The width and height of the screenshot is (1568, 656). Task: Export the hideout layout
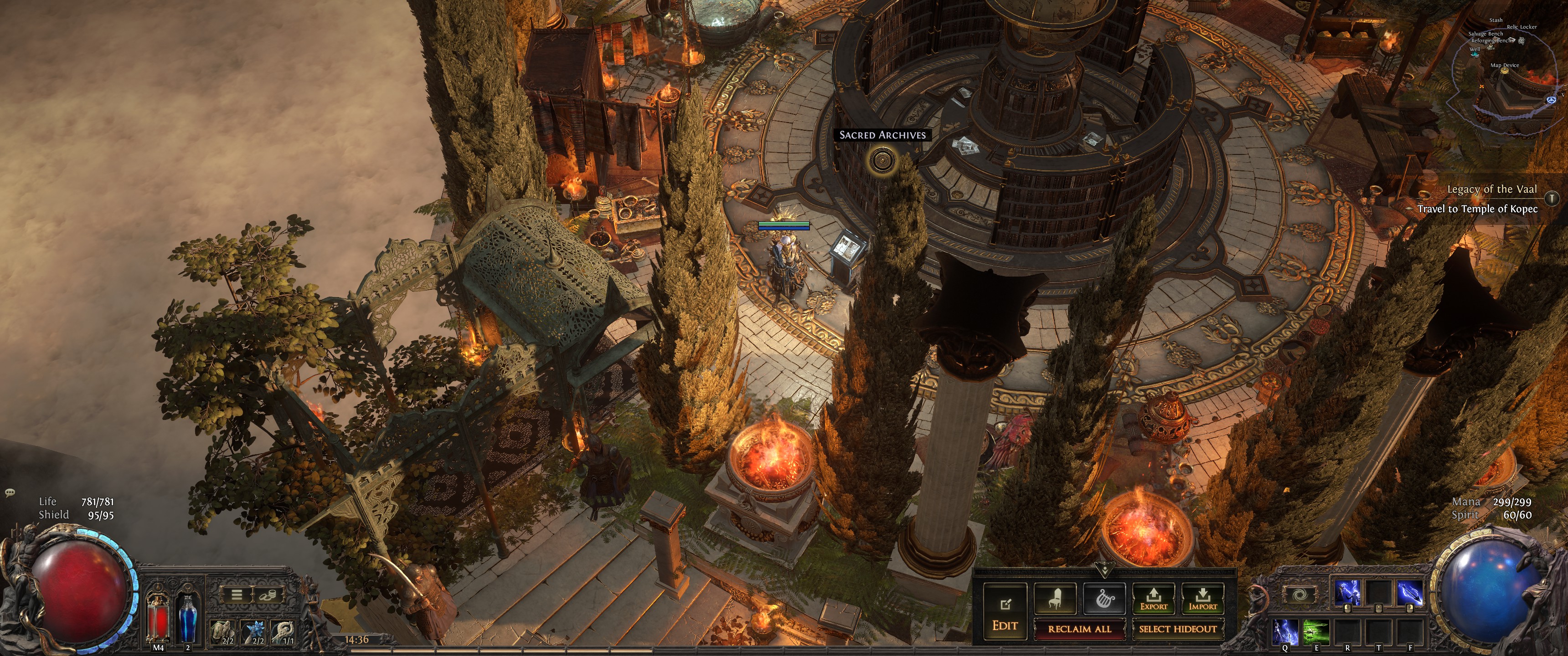coord(1154,599)
